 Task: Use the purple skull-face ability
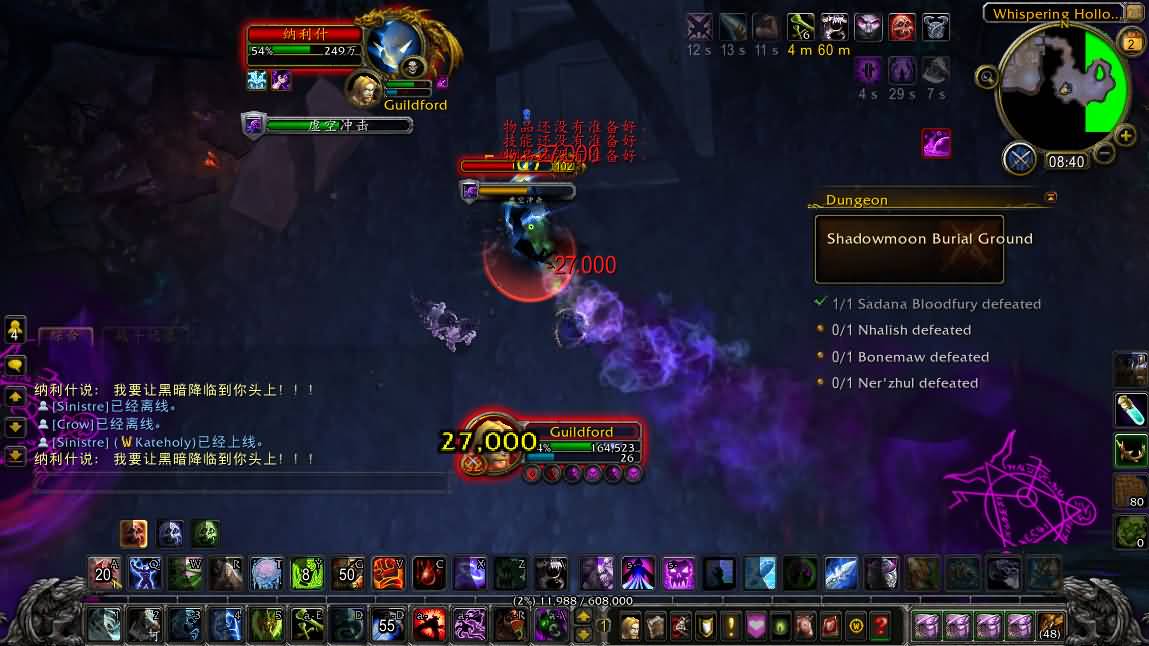pyautogui.click(x=679, y=573)
